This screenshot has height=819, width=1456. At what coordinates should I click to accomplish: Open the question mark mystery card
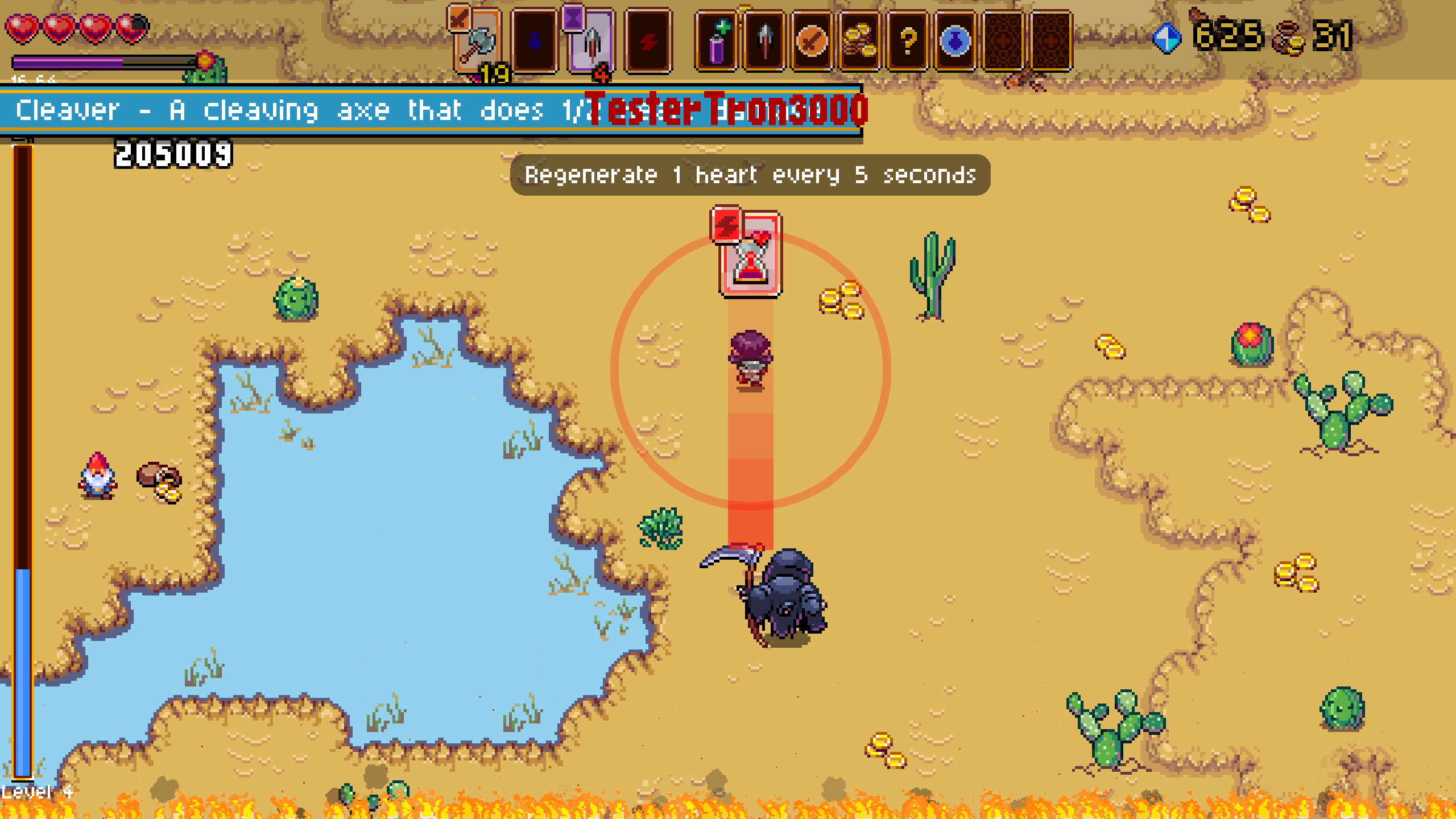pyautogui.click(x=908, y=41)
